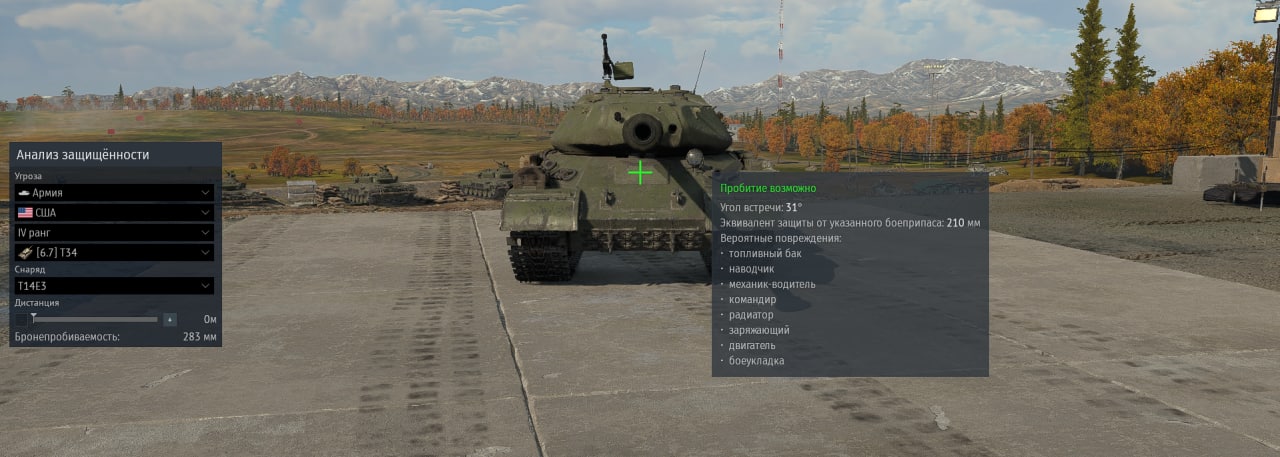Click the Дистанция distance slider track

point(95,319)
